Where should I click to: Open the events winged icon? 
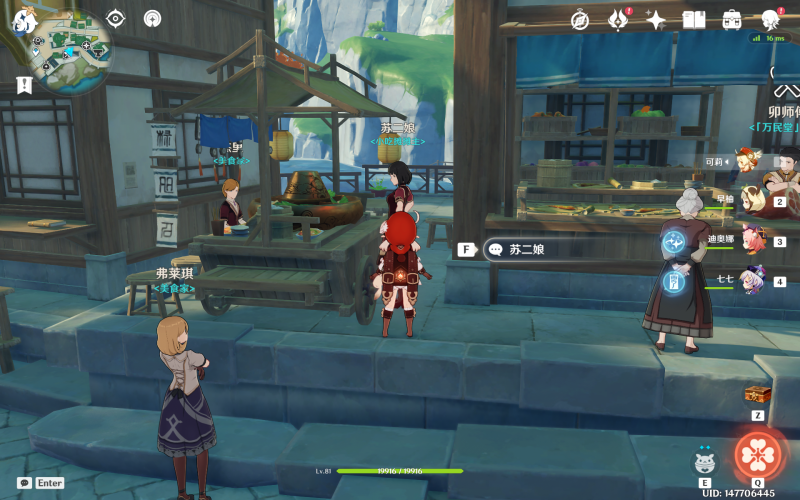tap(617, 19)
